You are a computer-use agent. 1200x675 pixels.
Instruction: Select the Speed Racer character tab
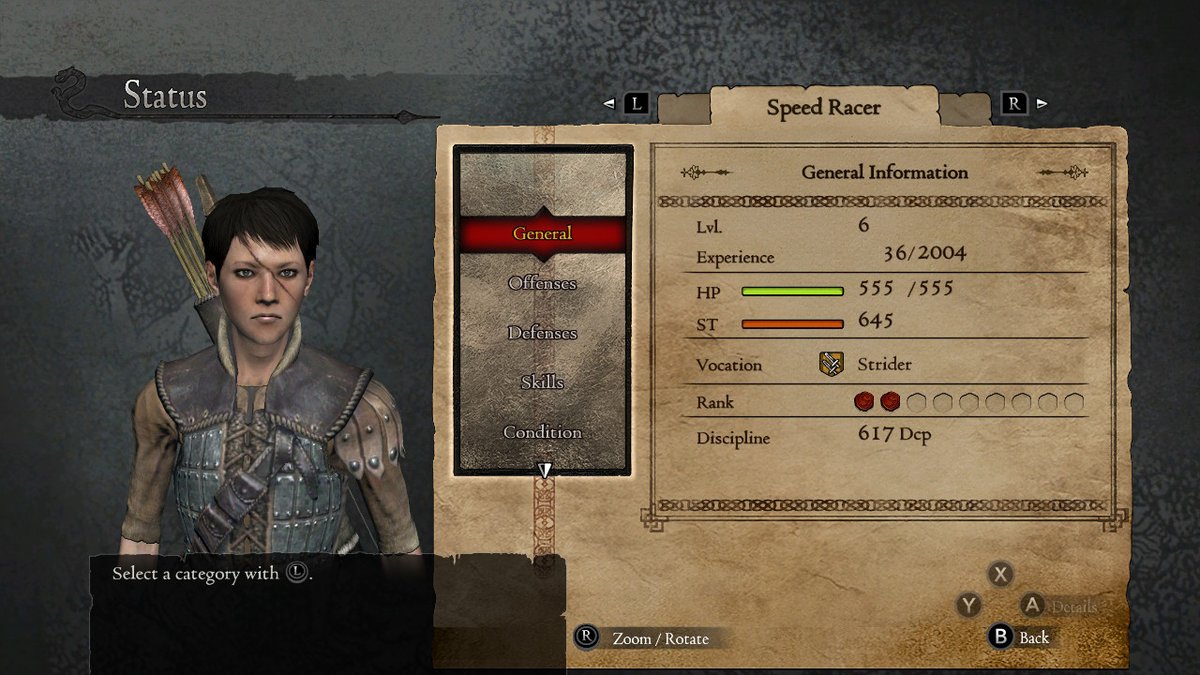pyautogui.click(x=823, y=107)
